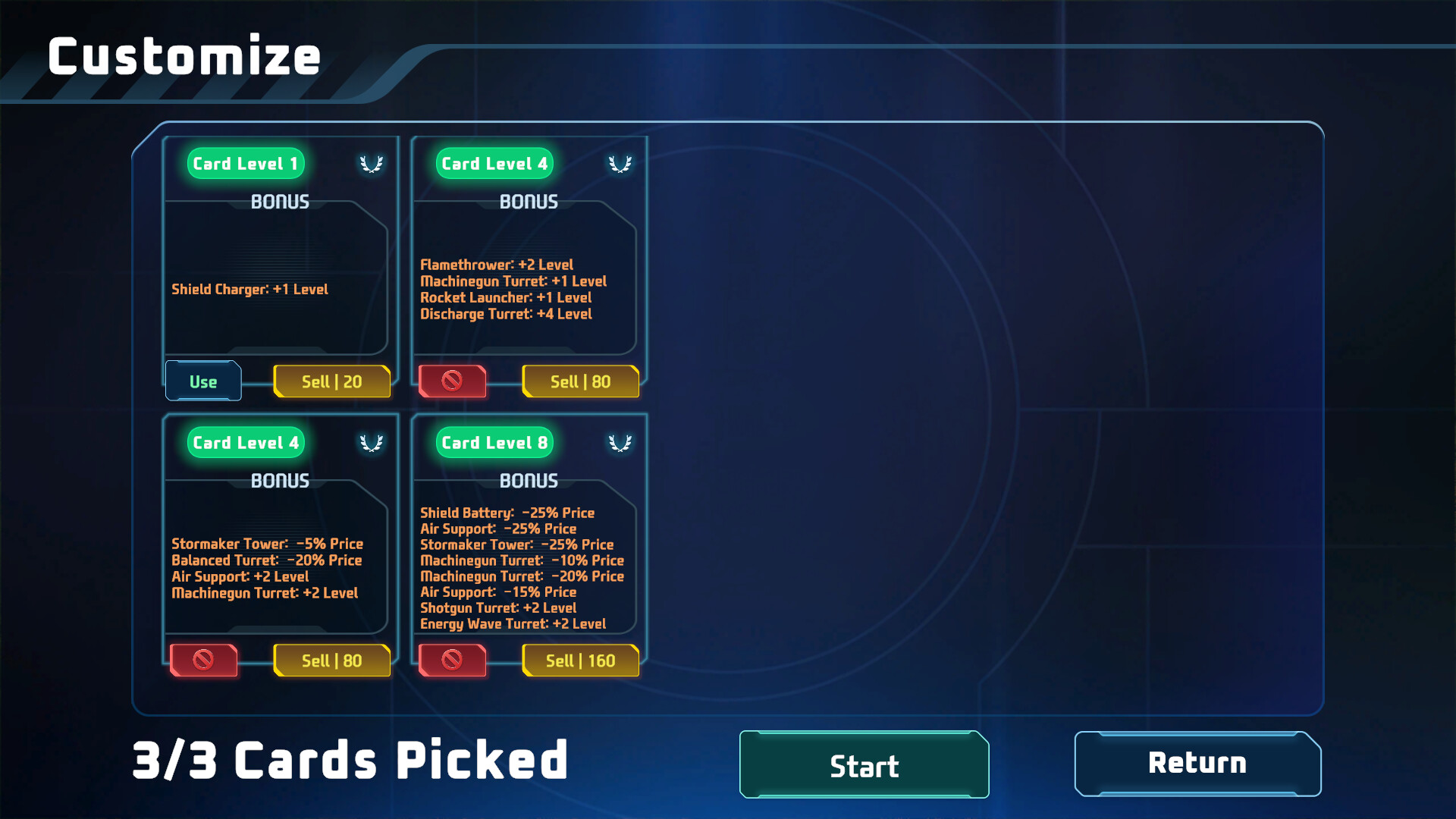Click the red block icon on the Stormaker Tower card
The width and height of the screenshot is (1456, 819).
click(x=202, y=661)
